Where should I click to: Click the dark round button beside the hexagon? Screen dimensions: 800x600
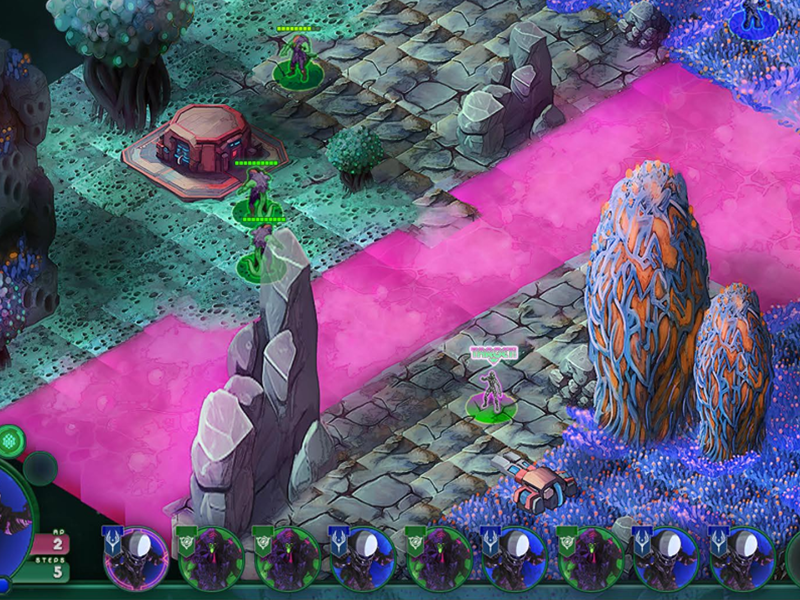(40, 467)
